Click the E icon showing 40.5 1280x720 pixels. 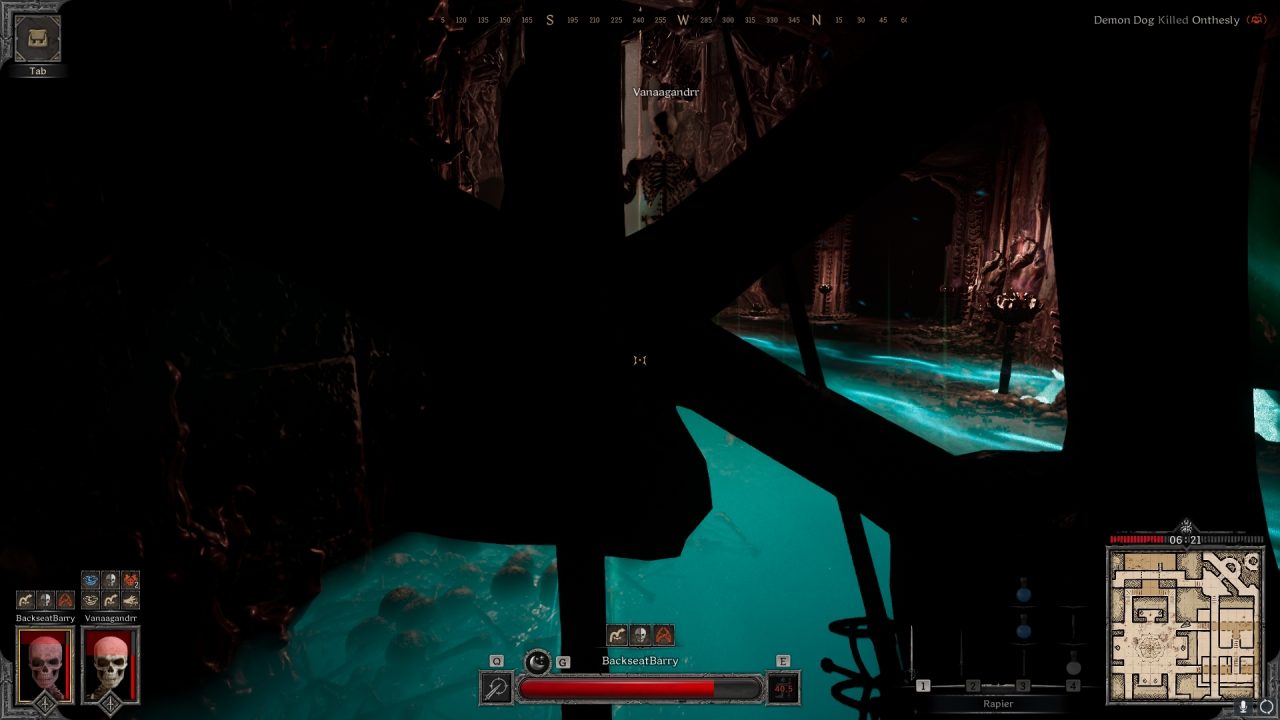click(783, 686)
